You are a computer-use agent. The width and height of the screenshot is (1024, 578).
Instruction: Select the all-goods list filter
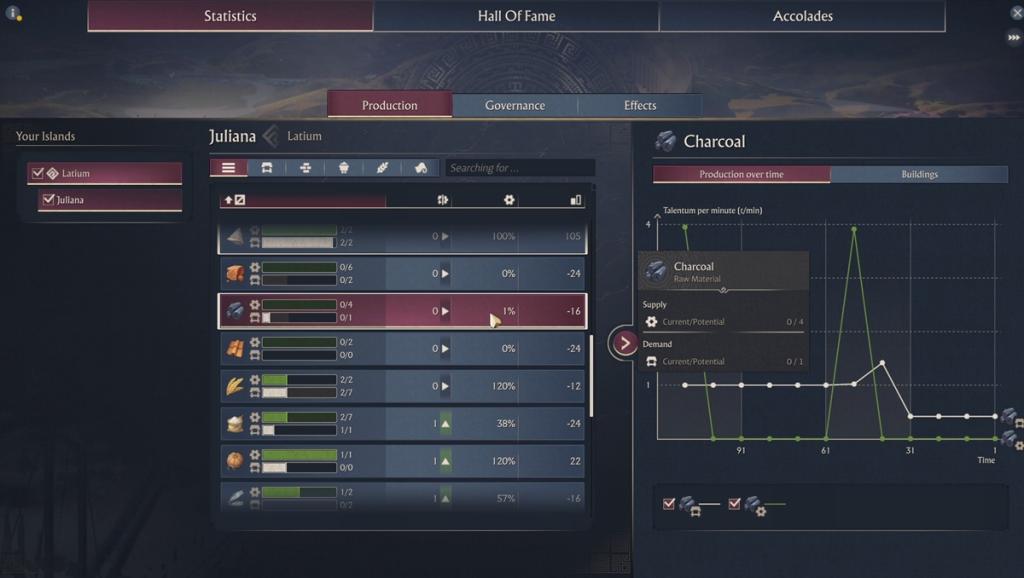tap(229, 168)
